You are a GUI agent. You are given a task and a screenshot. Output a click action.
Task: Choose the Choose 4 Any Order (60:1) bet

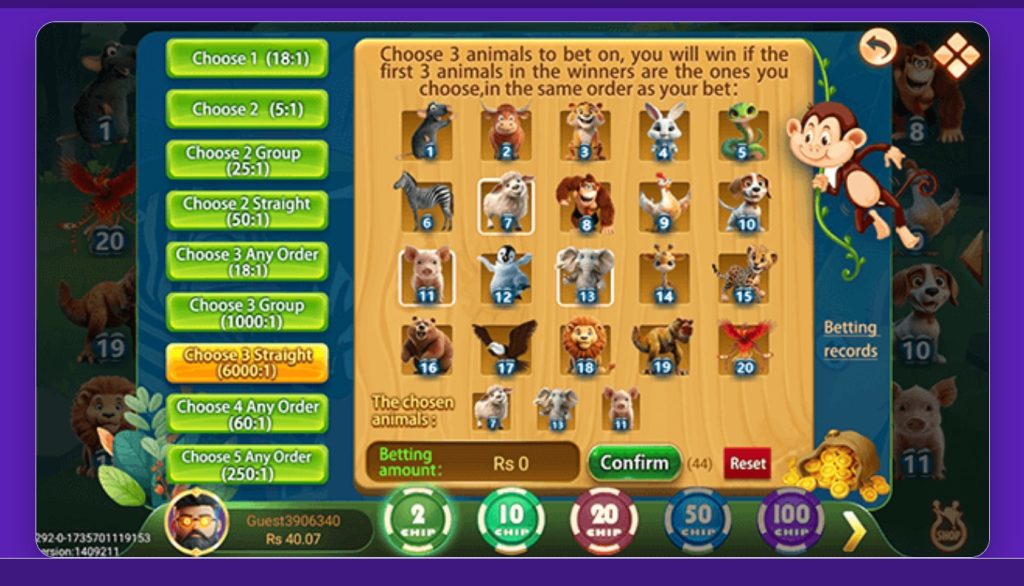point(247,414)
